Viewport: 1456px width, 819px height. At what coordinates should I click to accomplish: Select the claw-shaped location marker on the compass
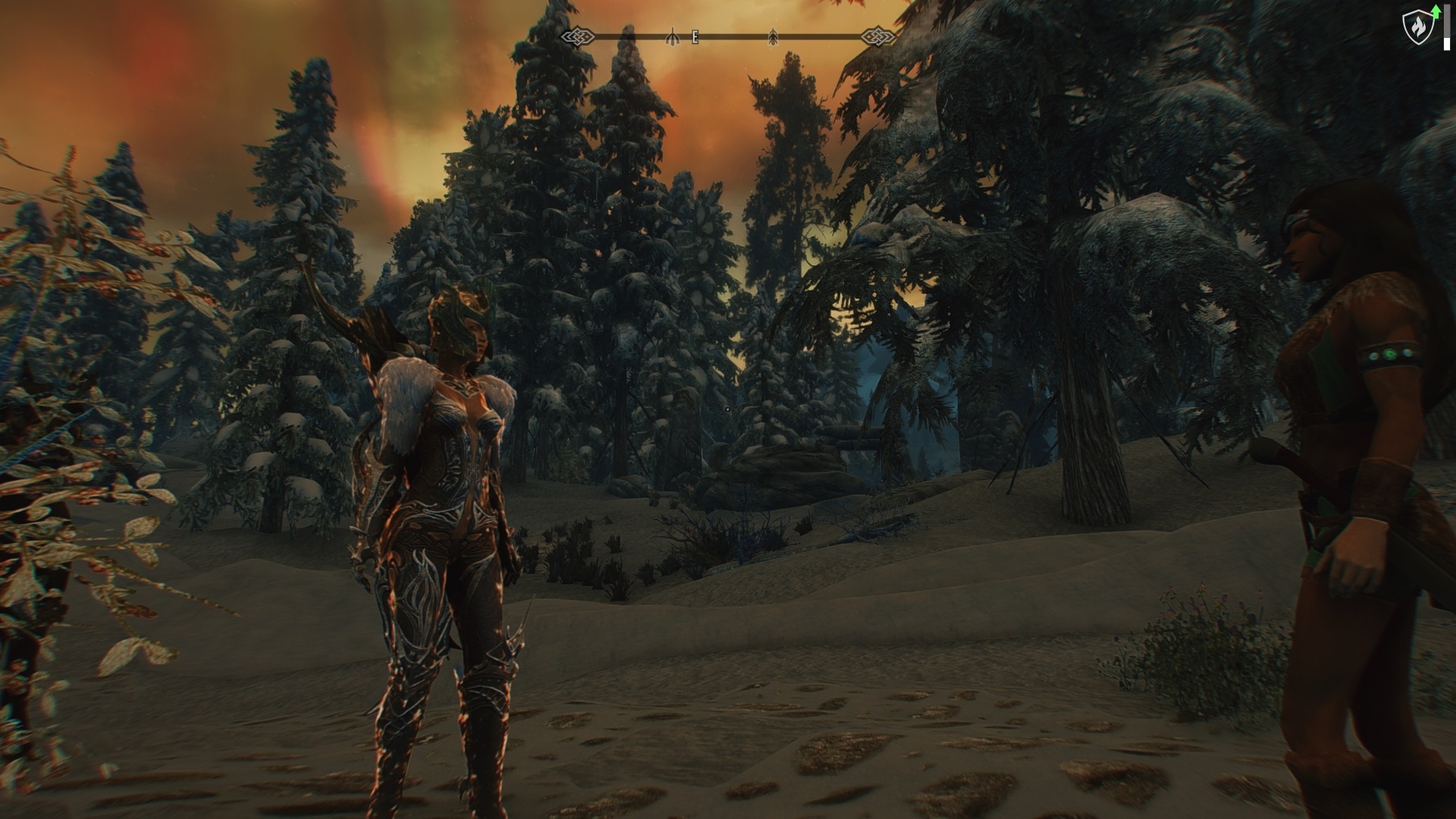tap(672, 35)
